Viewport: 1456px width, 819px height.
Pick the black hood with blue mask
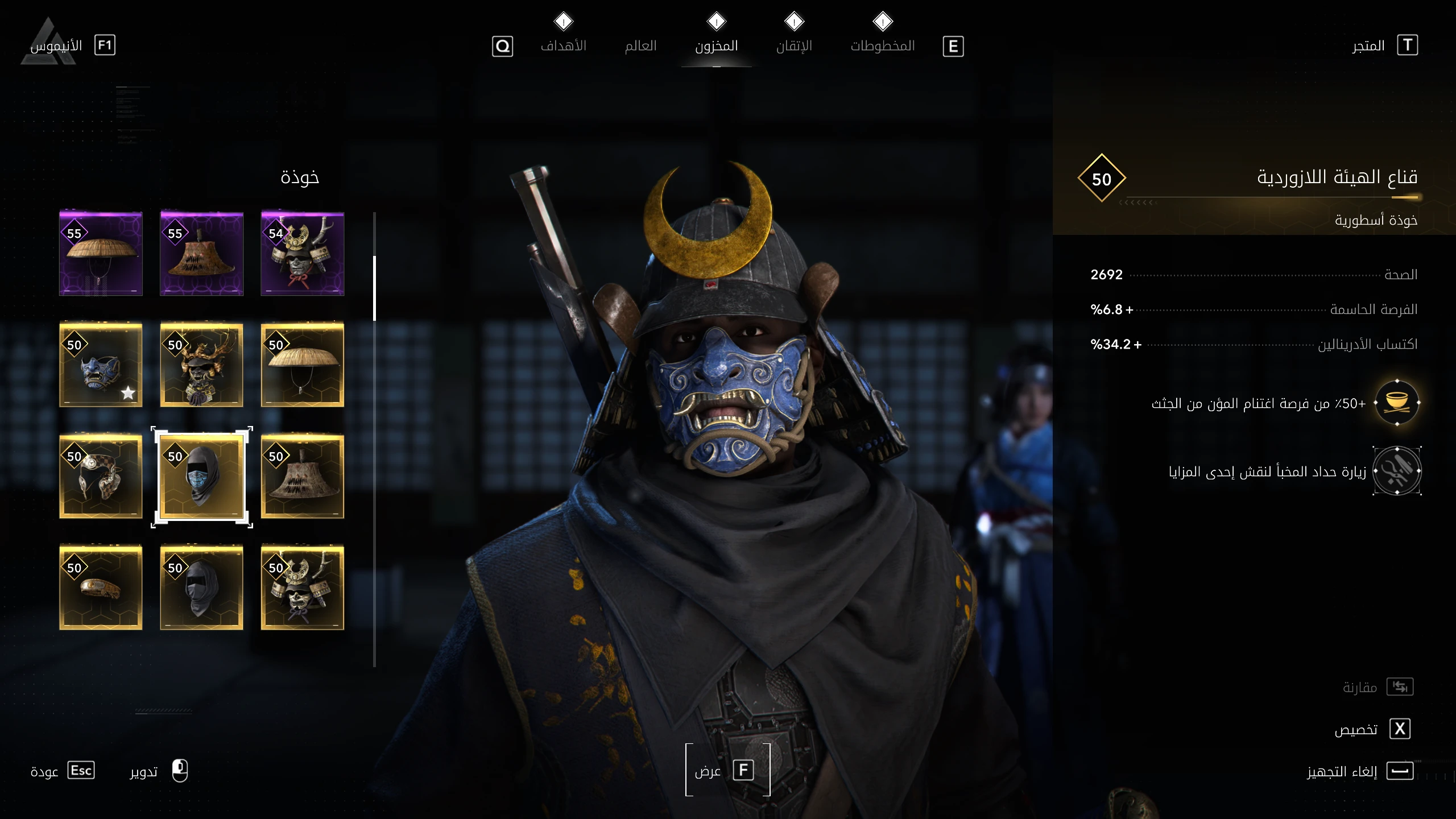[201, 477]
